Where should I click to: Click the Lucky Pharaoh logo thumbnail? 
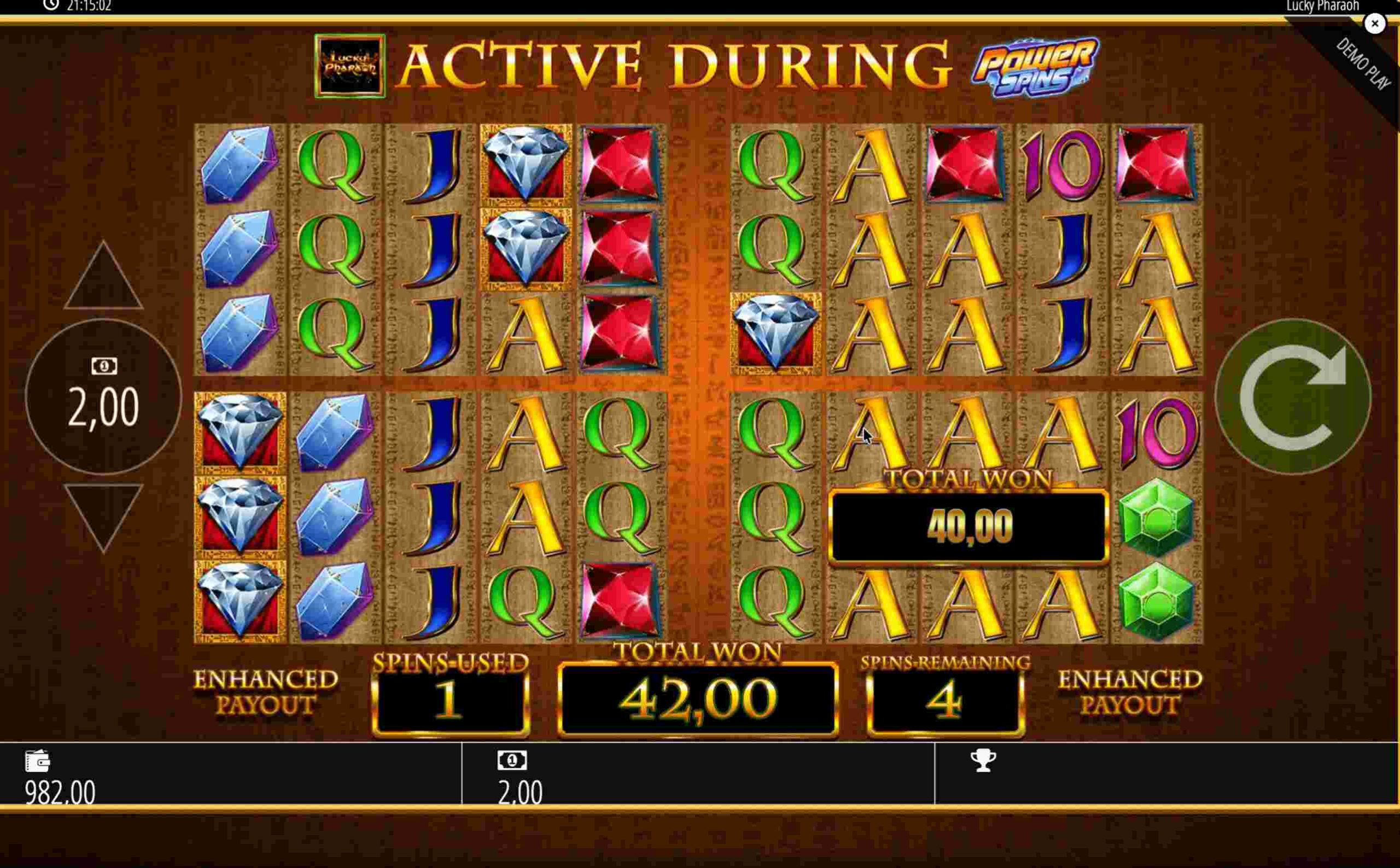tap(349, 66)
